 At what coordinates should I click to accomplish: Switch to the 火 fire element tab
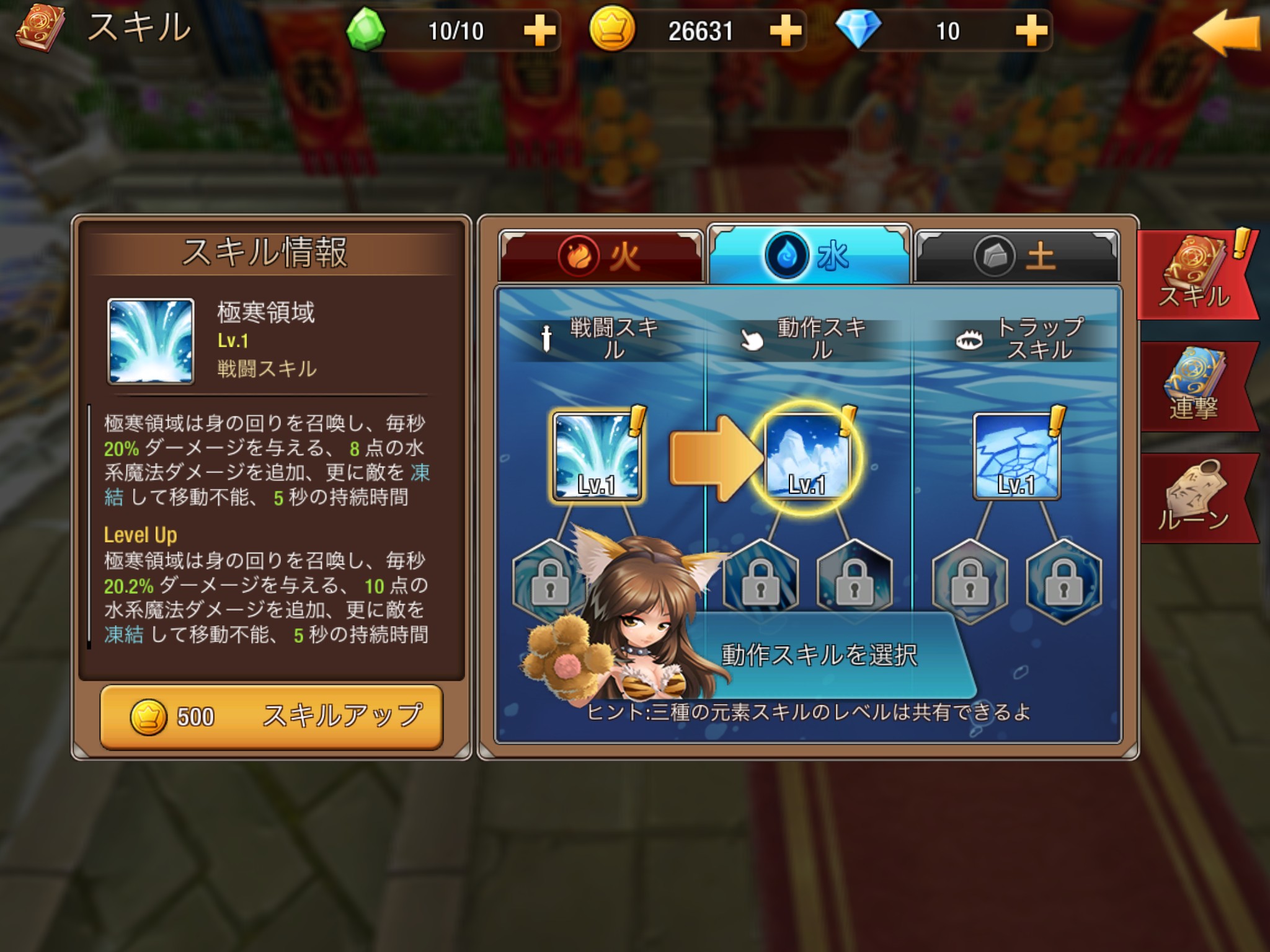[600, 256]
